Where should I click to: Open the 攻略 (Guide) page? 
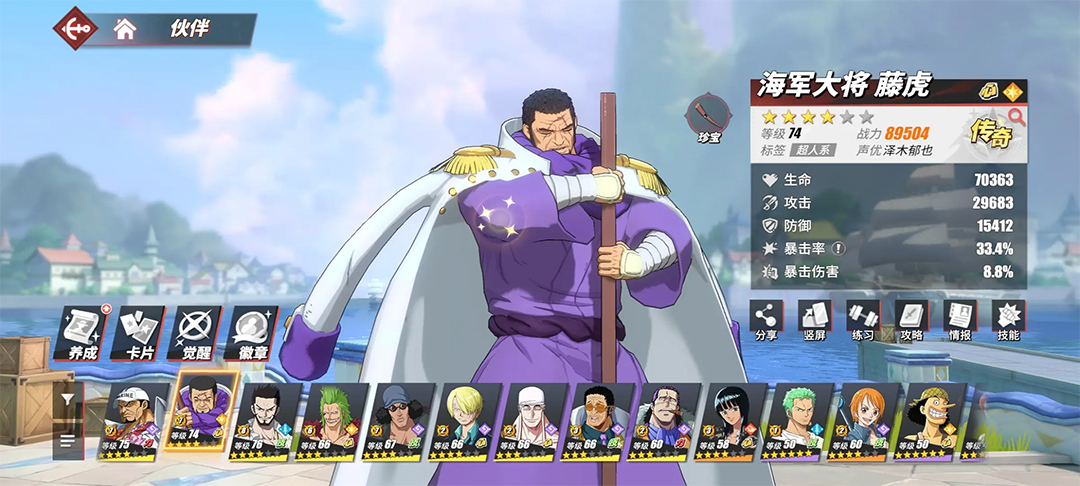pos(911,320)
